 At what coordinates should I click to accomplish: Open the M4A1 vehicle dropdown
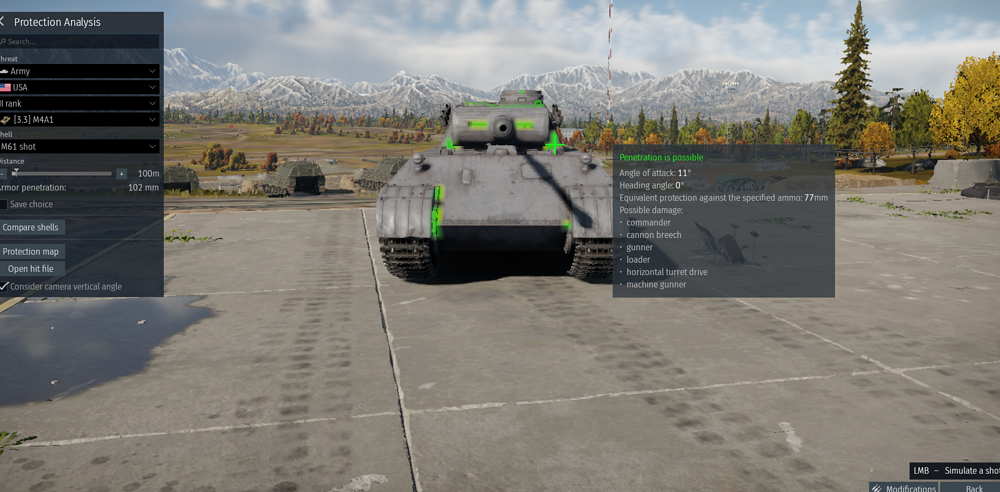pos(80,119)
